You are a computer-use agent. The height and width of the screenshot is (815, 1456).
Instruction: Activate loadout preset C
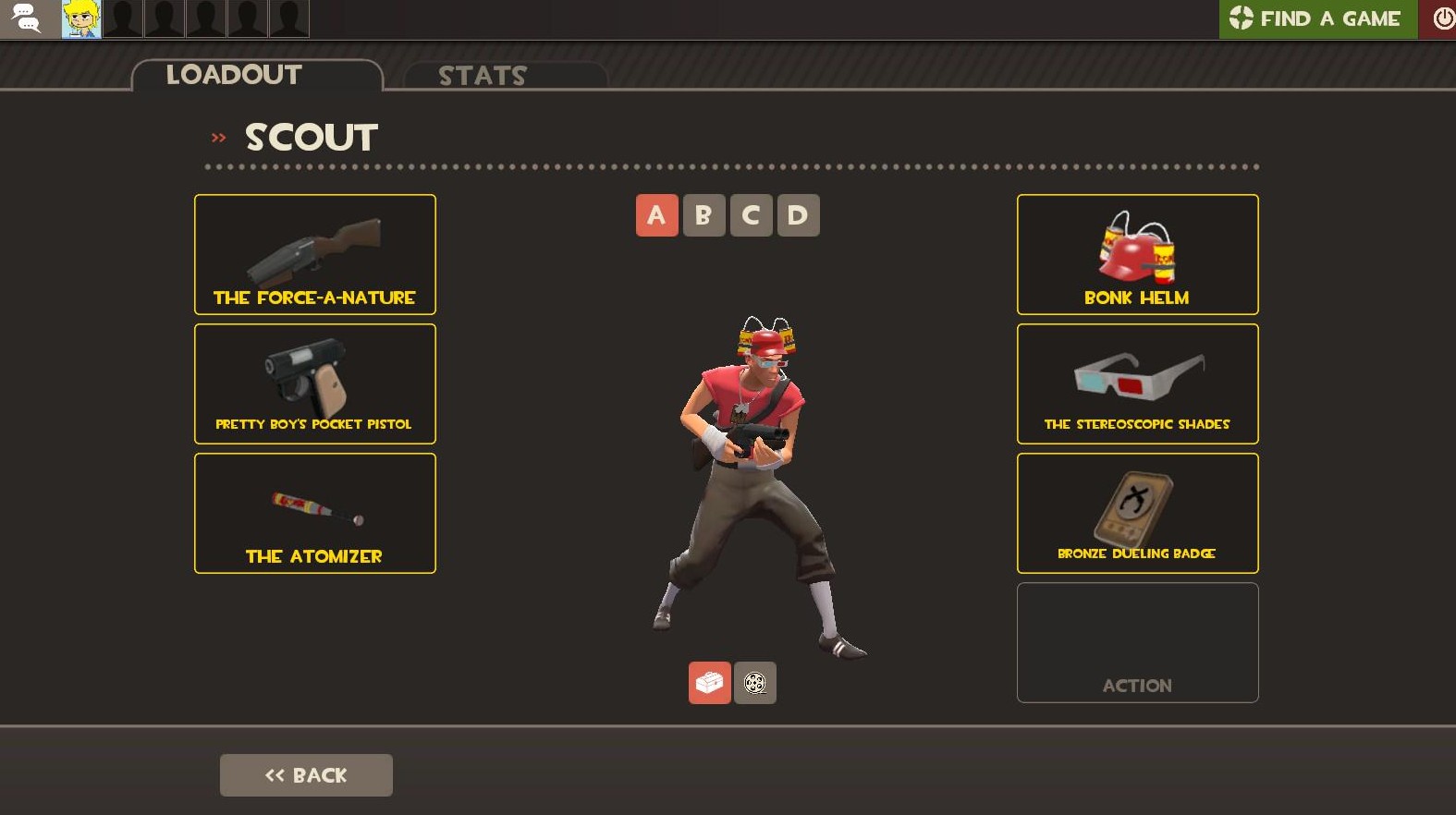751,214
